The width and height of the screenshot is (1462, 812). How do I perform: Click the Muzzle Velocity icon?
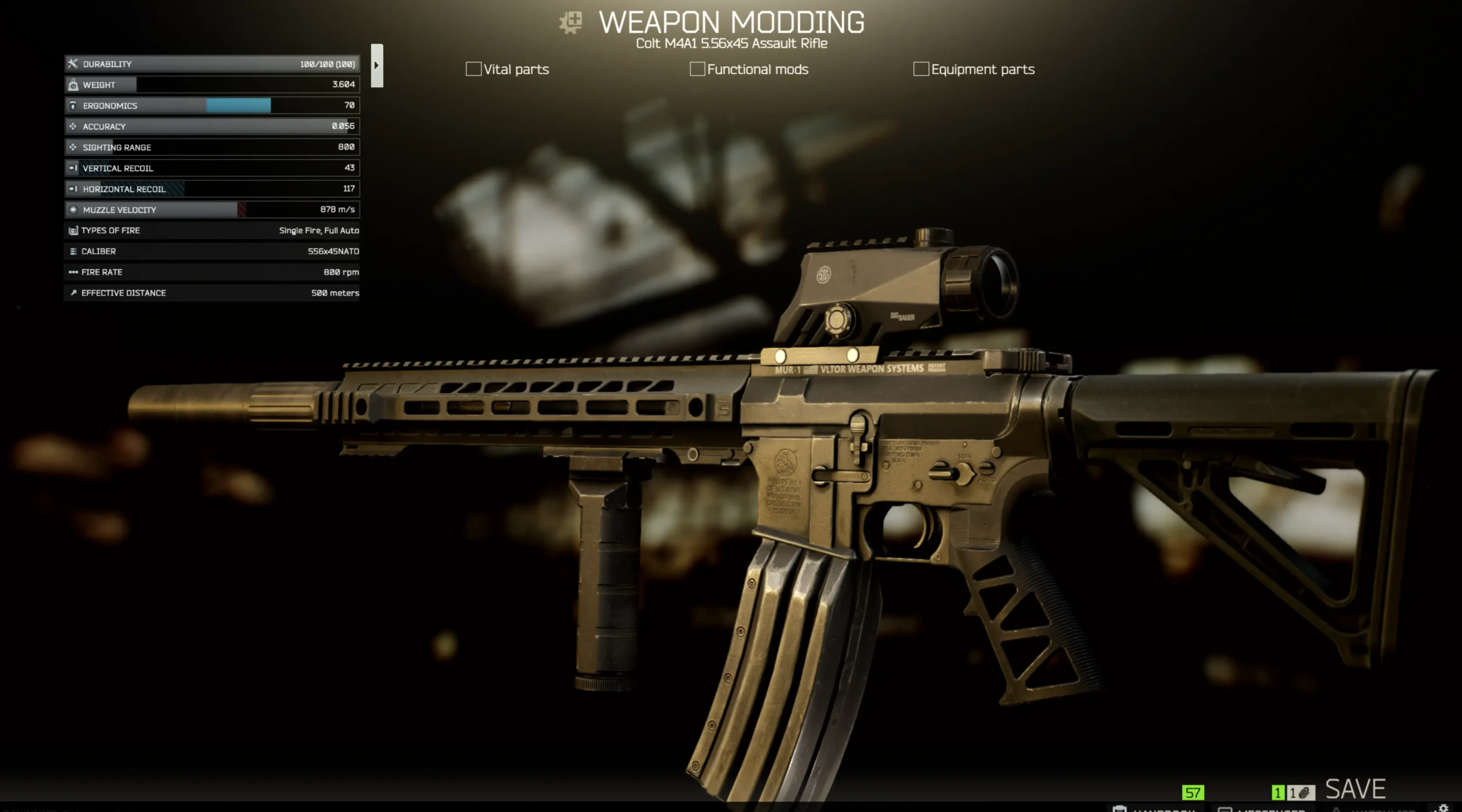pyautogui.click(x=73, y=209)
